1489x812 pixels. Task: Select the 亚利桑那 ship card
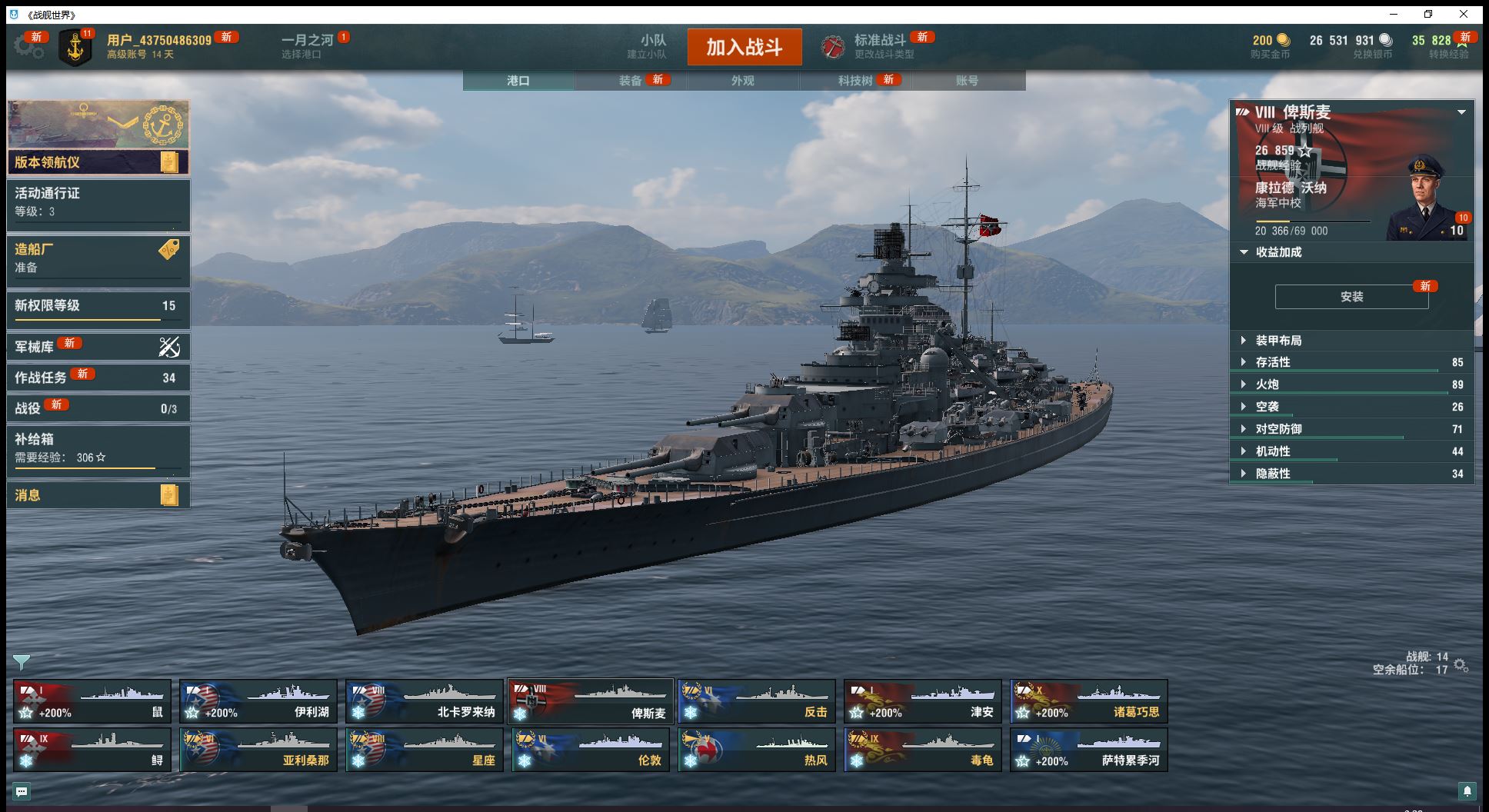point(258,750)
